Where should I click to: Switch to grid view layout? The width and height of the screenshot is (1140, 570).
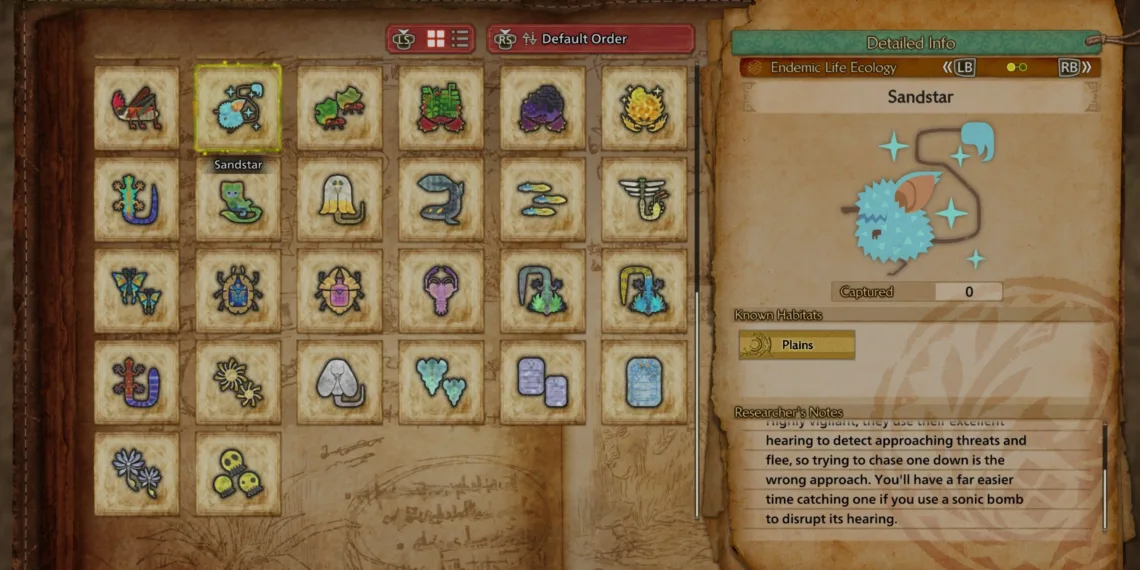click(436, 39)
